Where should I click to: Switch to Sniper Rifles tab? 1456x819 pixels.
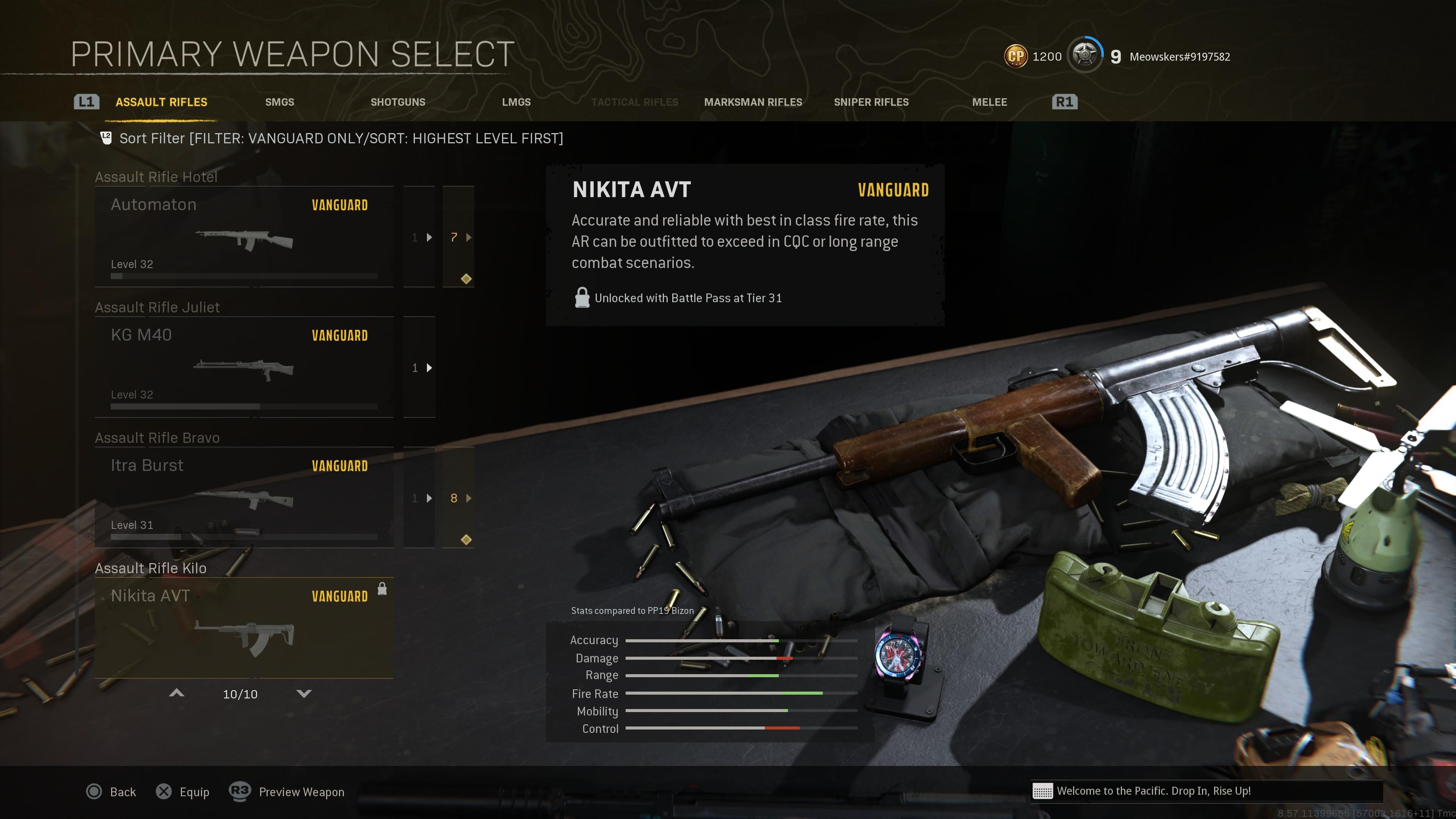871,102
